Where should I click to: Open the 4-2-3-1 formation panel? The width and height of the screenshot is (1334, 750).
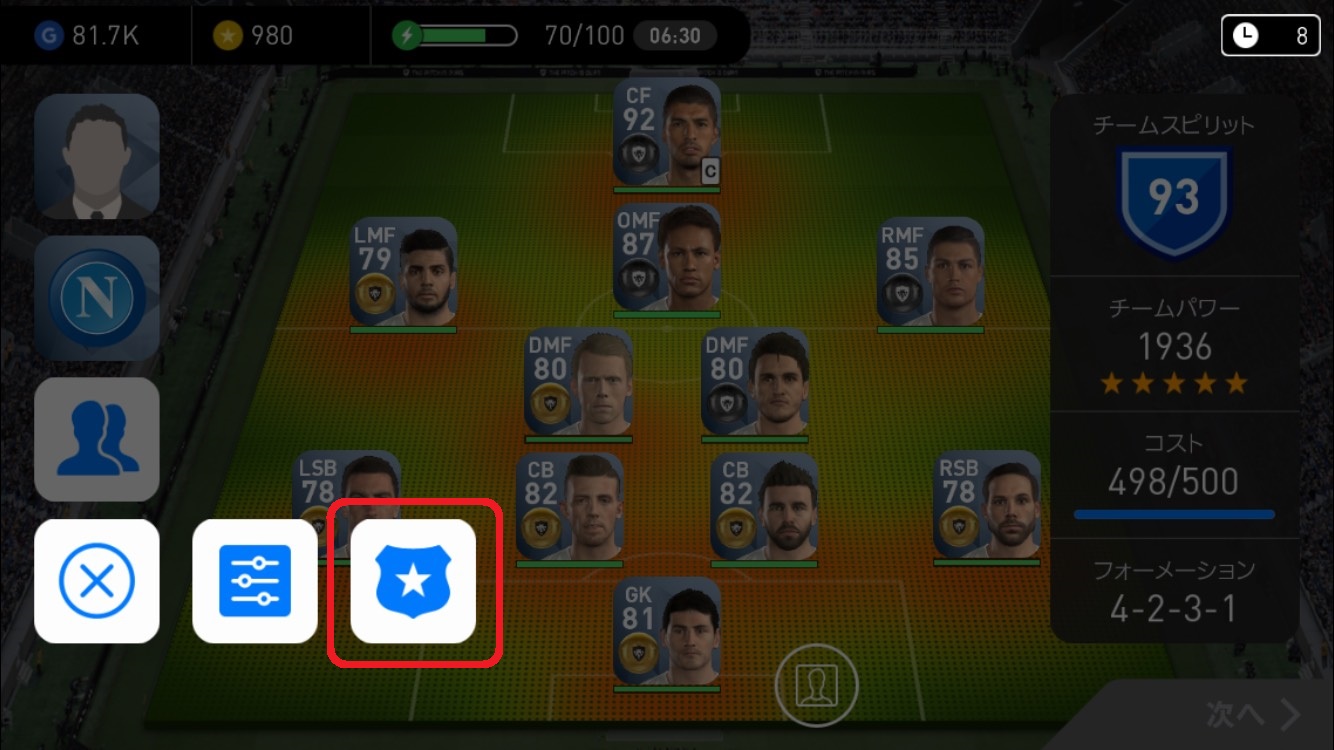pos(1174,590)
